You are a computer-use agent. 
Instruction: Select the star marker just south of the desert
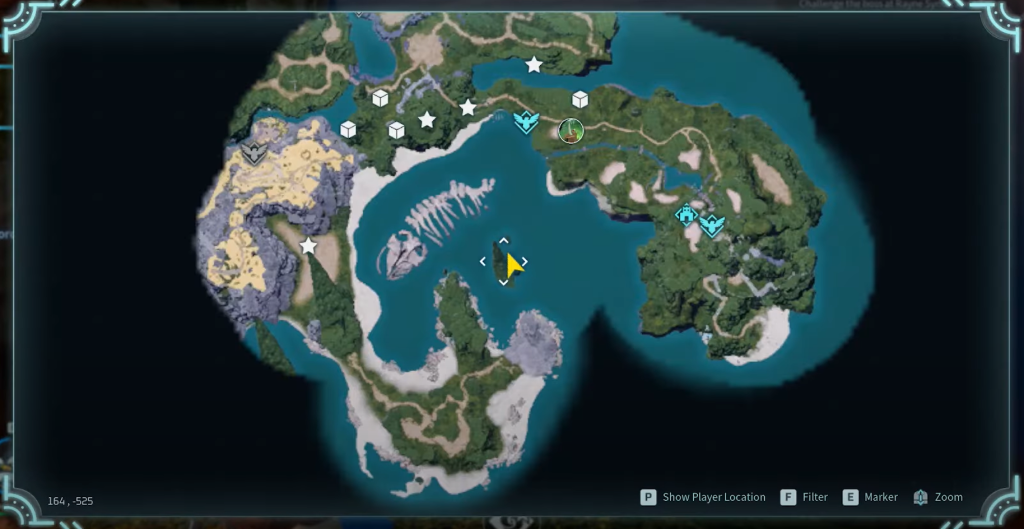(308, 245)
